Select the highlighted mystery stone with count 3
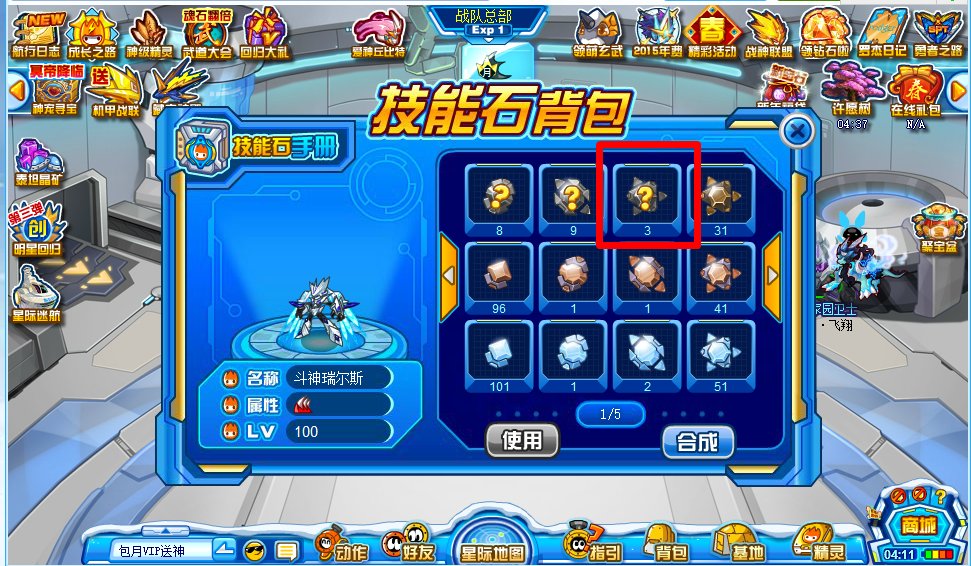 tap(646, 195)
